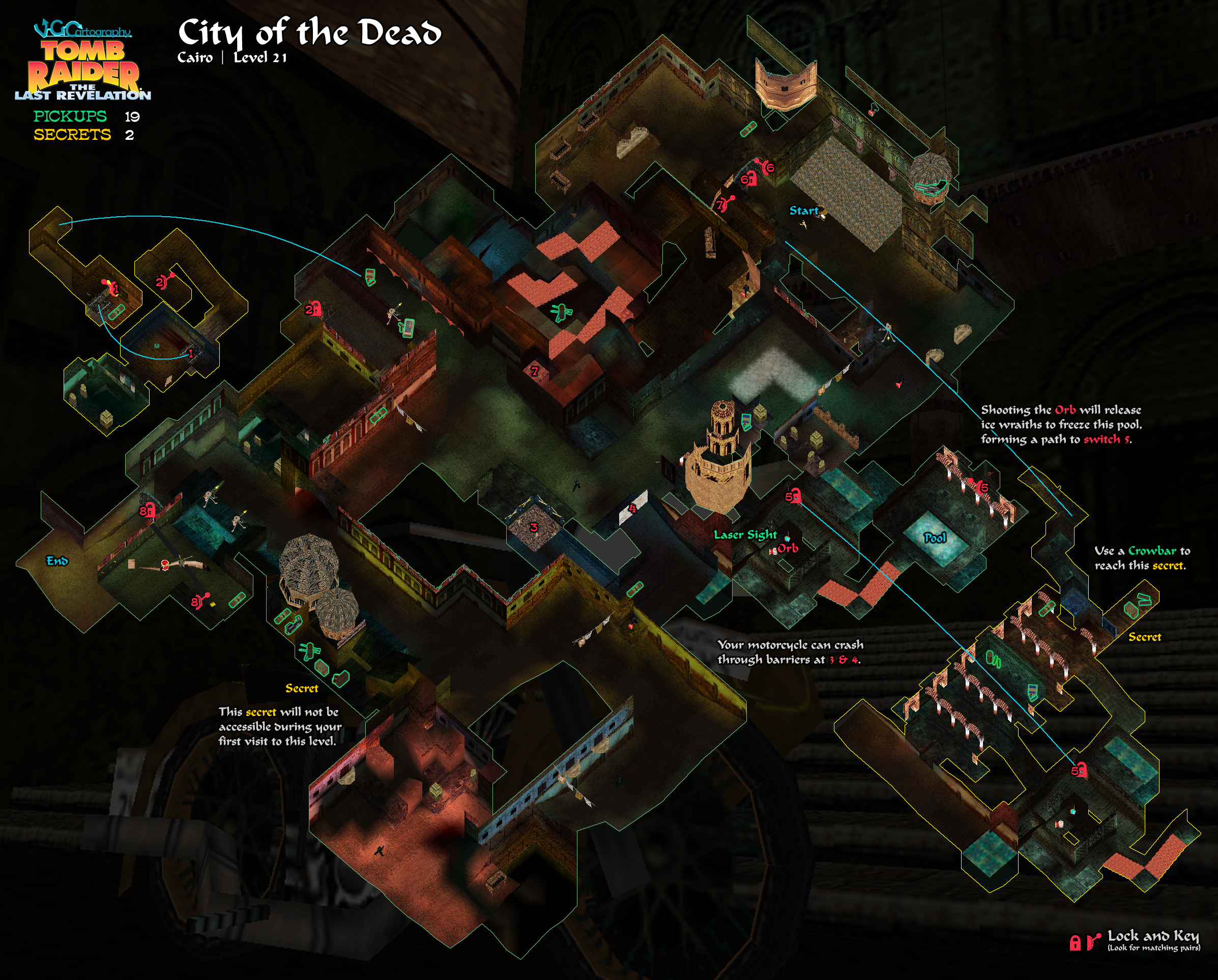Choose the Laser Sight pickup label

(x=744, y=534)
